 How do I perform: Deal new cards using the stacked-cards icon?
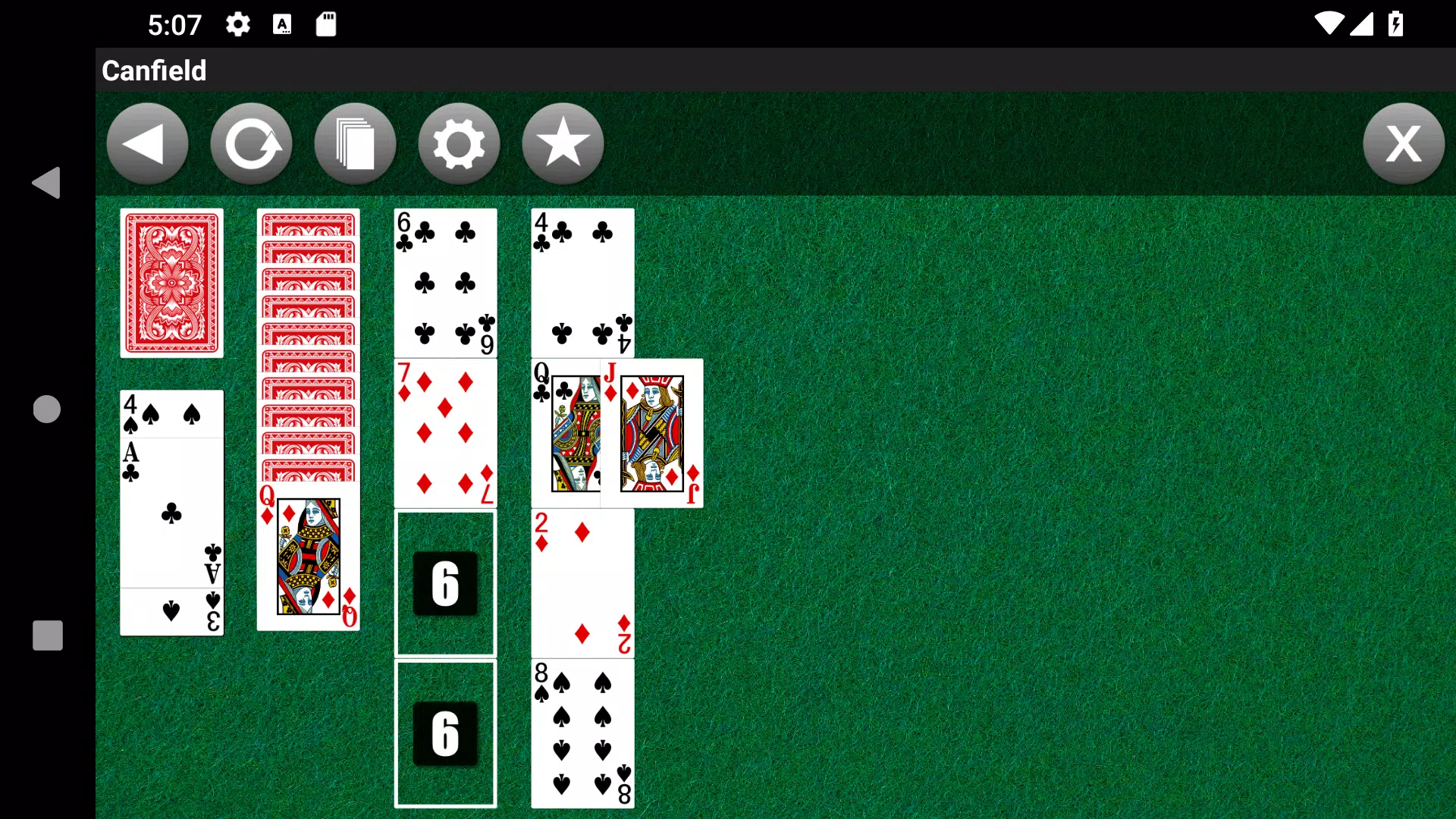pyautogui.click(x=355, y=143)
